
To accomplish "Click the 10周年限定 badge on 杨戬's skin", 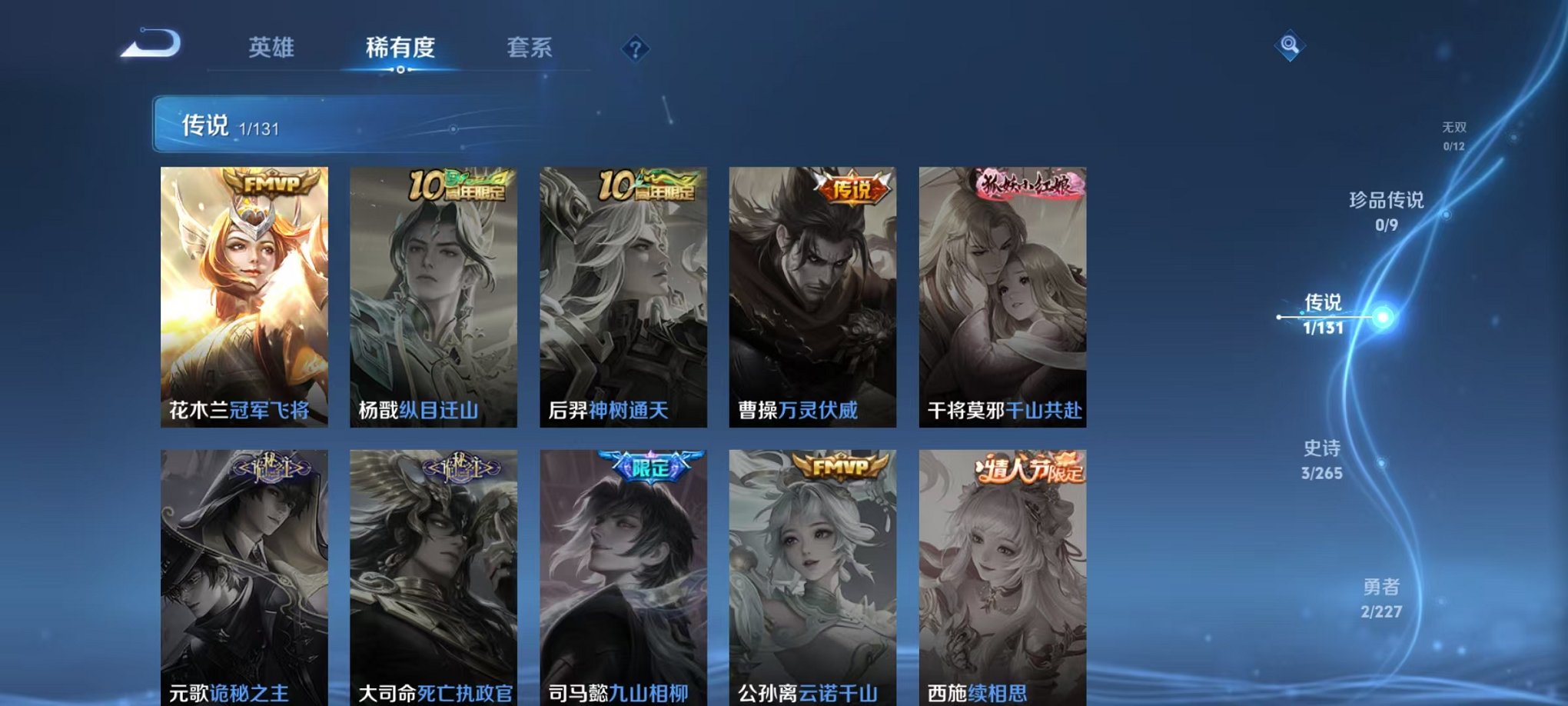I will click(x=463, y=185).
